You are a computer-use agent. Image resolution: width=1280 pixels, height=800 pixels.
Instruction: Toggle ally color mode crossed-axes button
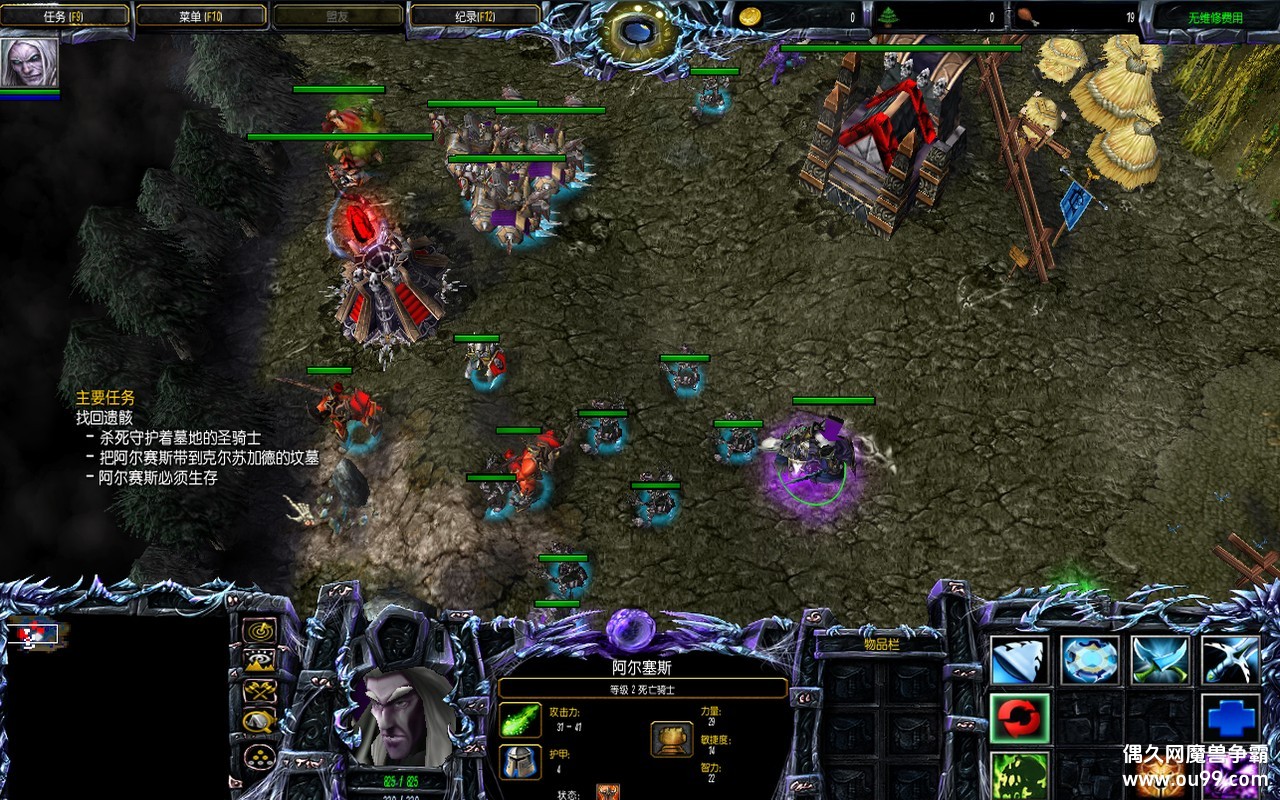coord(259,690)
